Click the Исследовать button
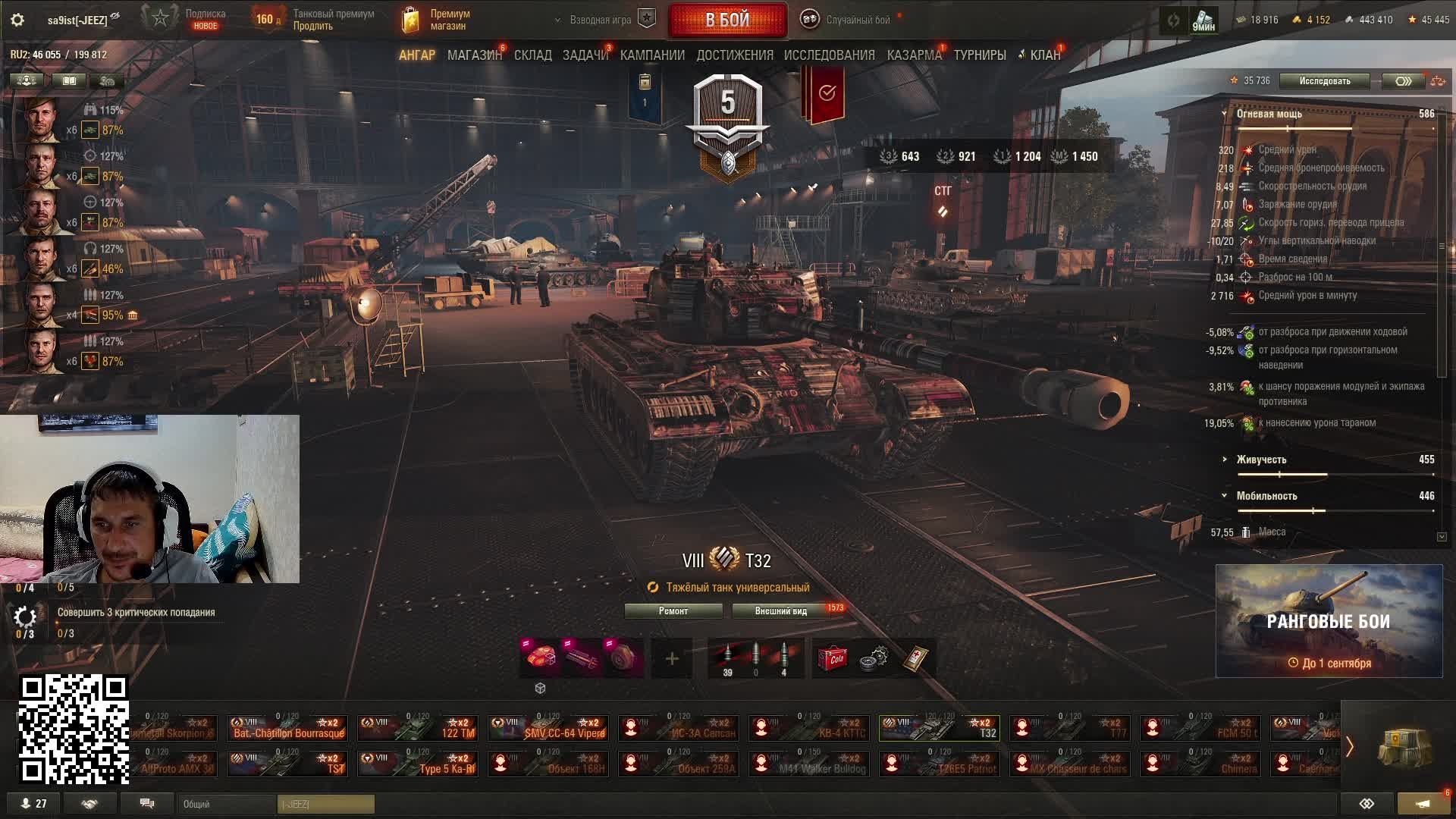The width and height of the screenshot is (1456, 819). click(1324, 81)
